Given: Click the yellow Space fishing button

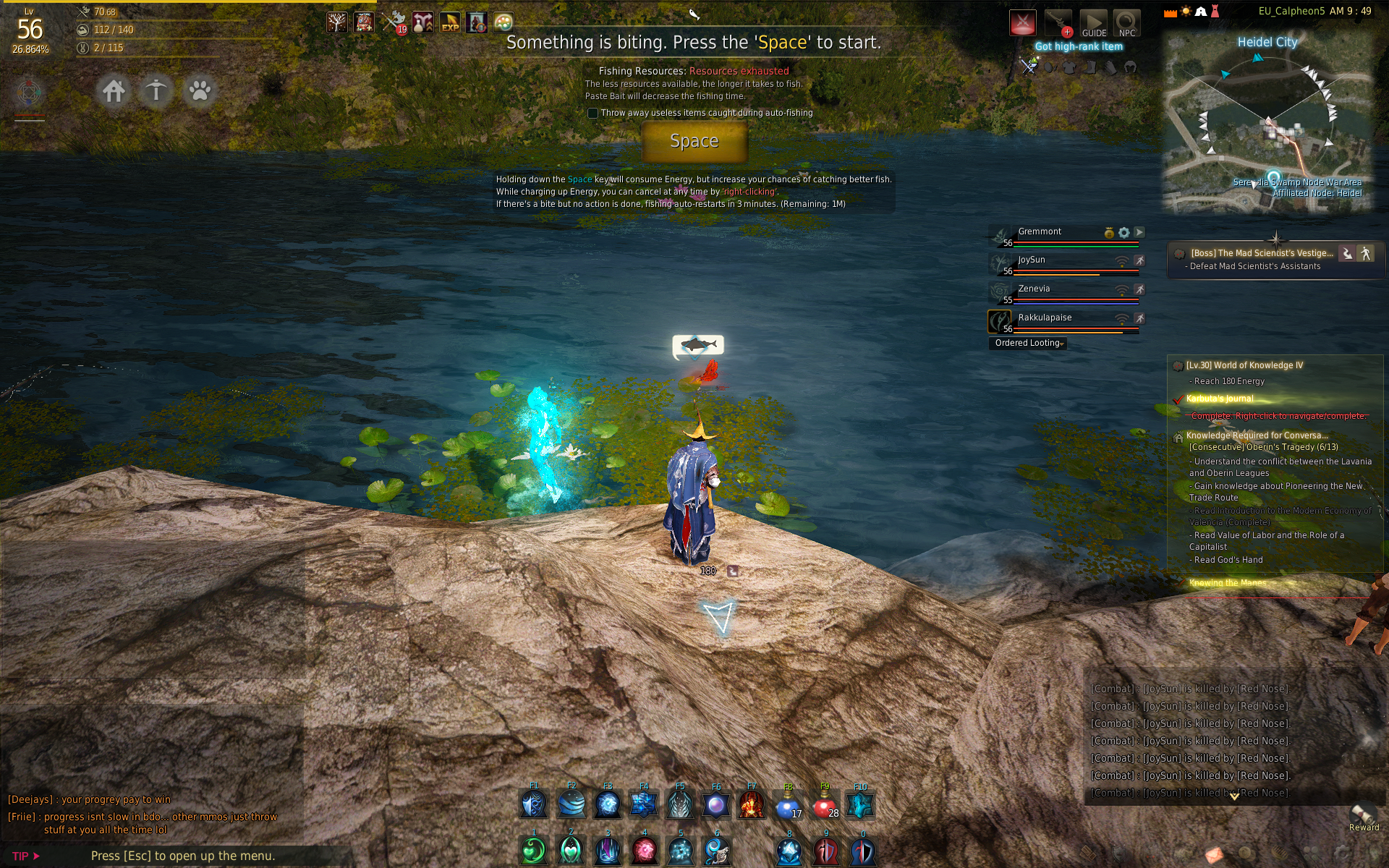Looking at the screenshot, I should click(694, 141).
